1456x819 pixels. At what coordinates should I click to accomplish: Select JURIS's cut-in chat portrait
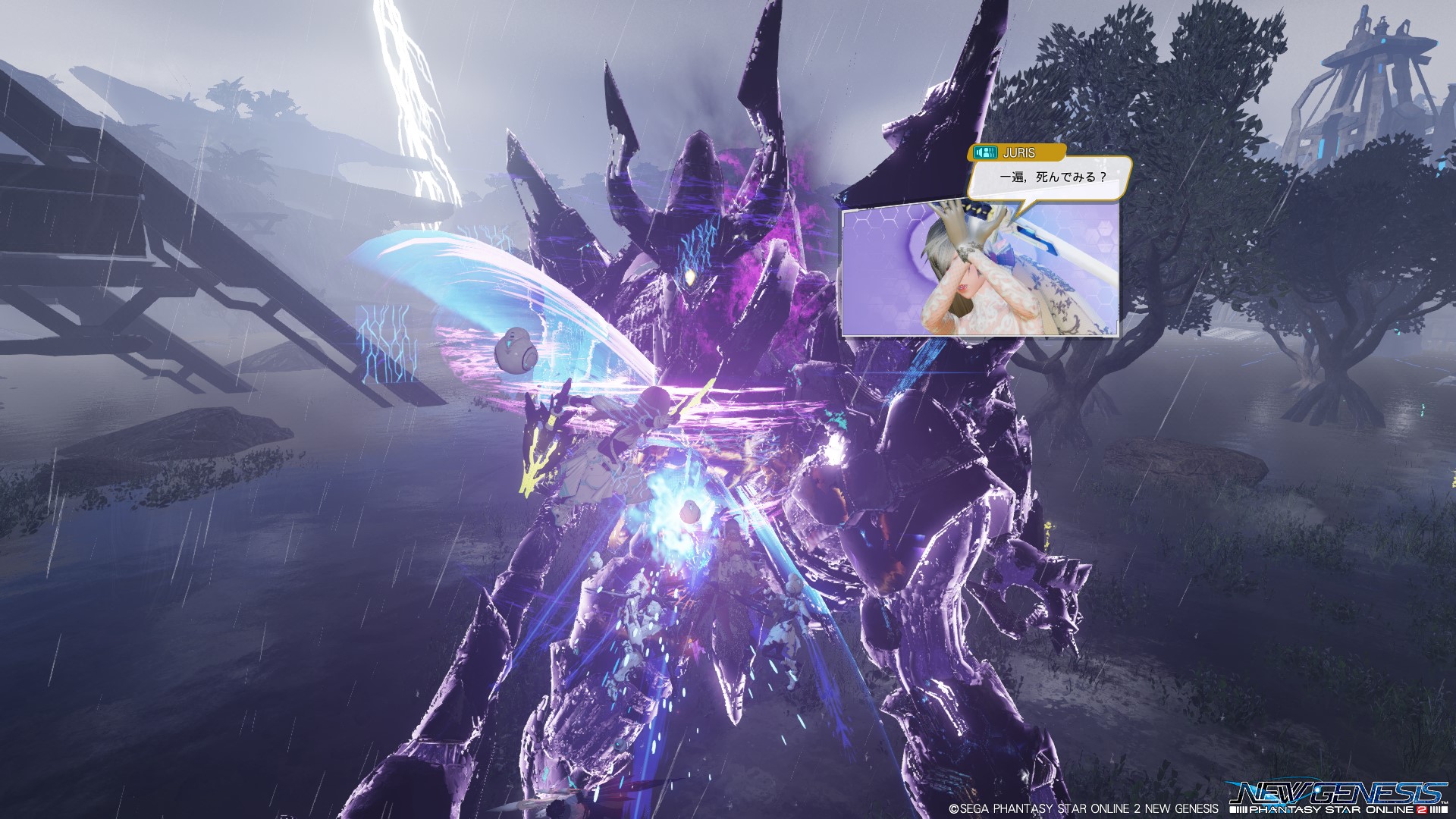980,273
